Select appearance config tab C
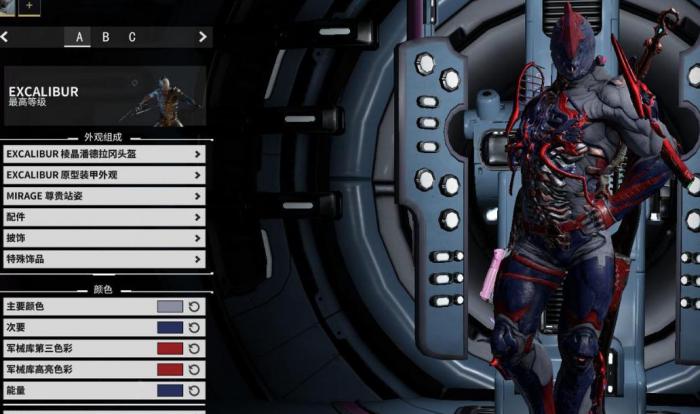 [x=132, y=37]
